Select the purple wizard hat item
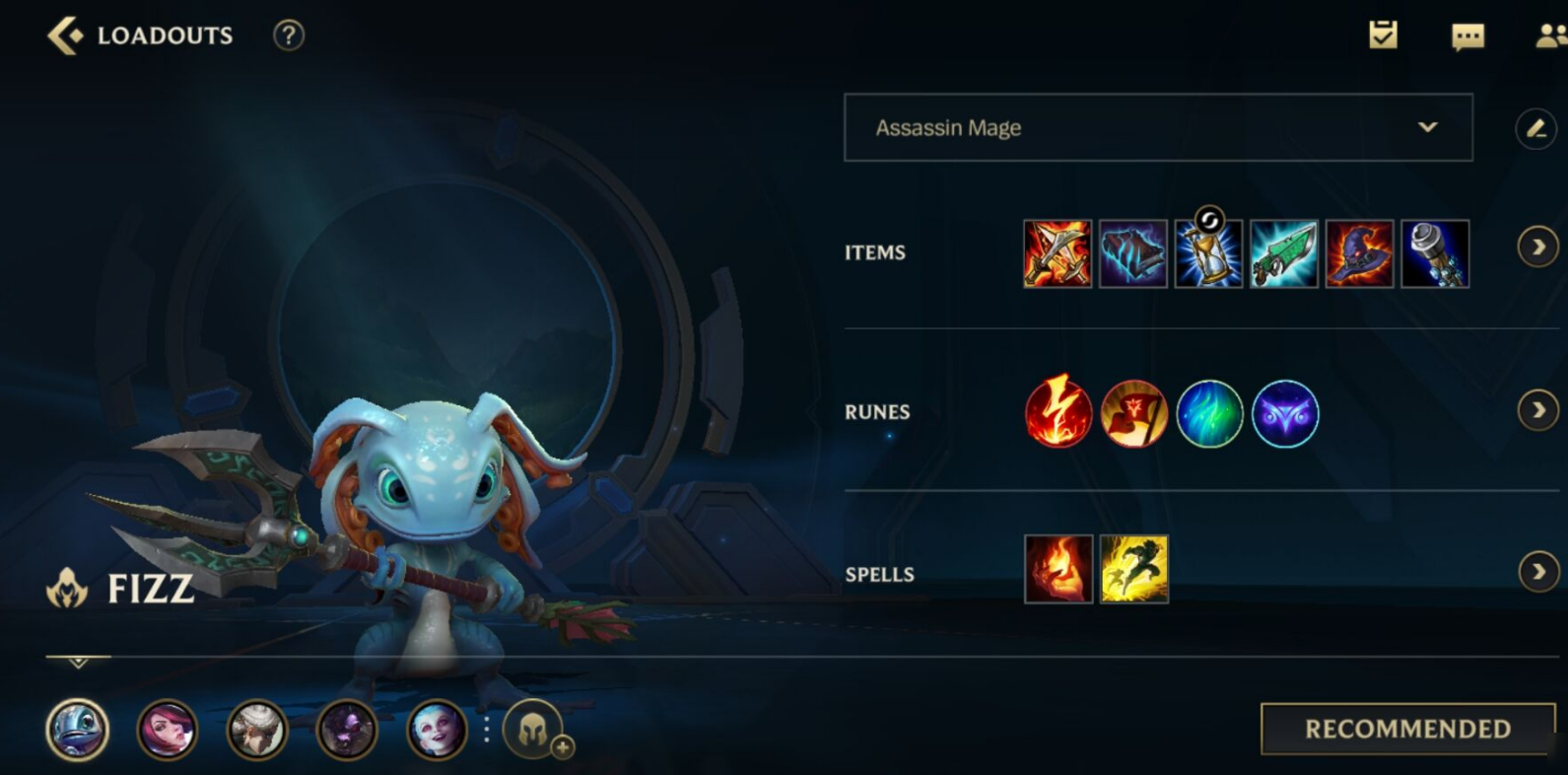The image size is (1568, 775). pos(1359,254)
